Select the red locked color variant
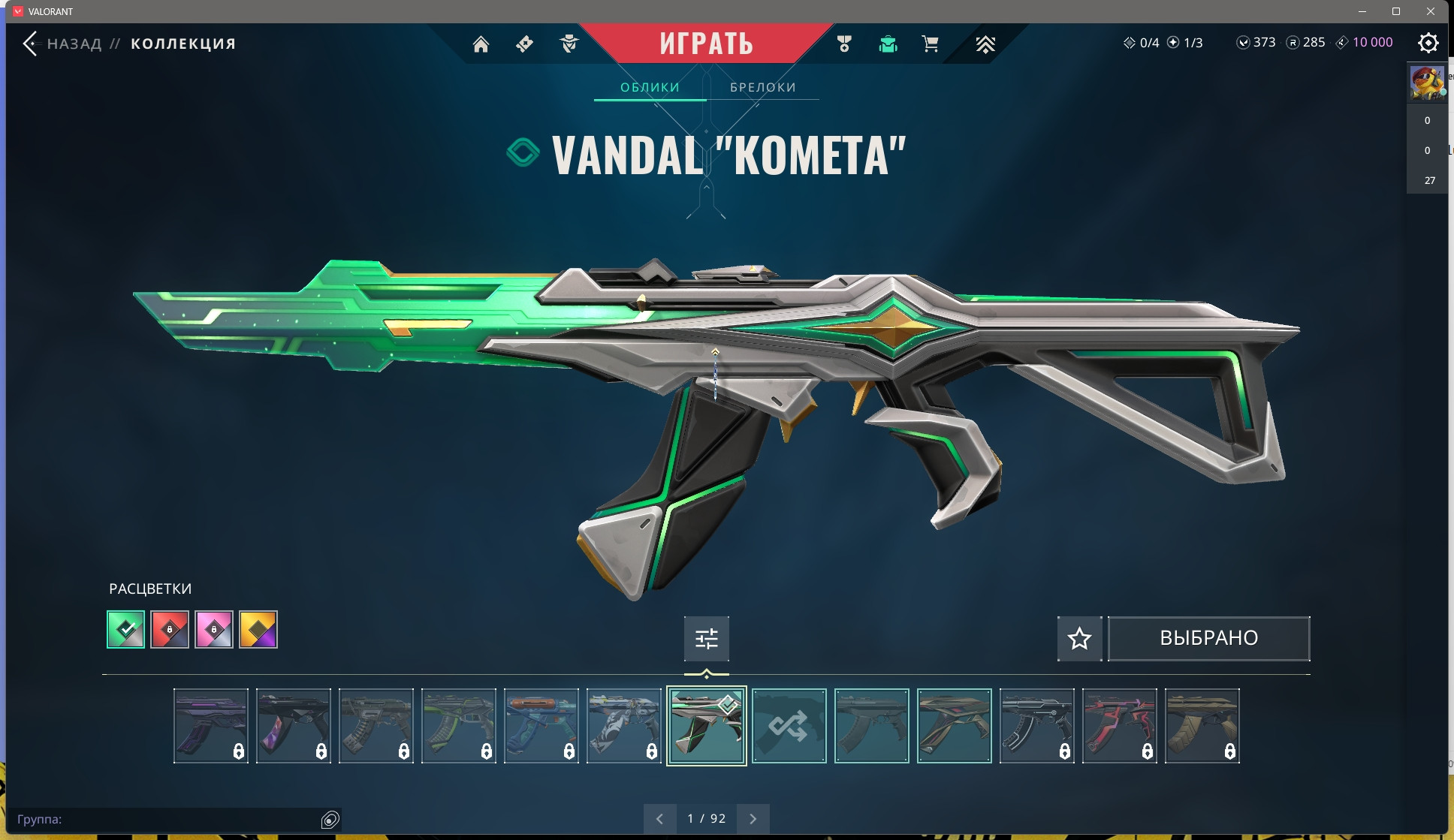The image size is (1454, 840). tap(170, 629)
